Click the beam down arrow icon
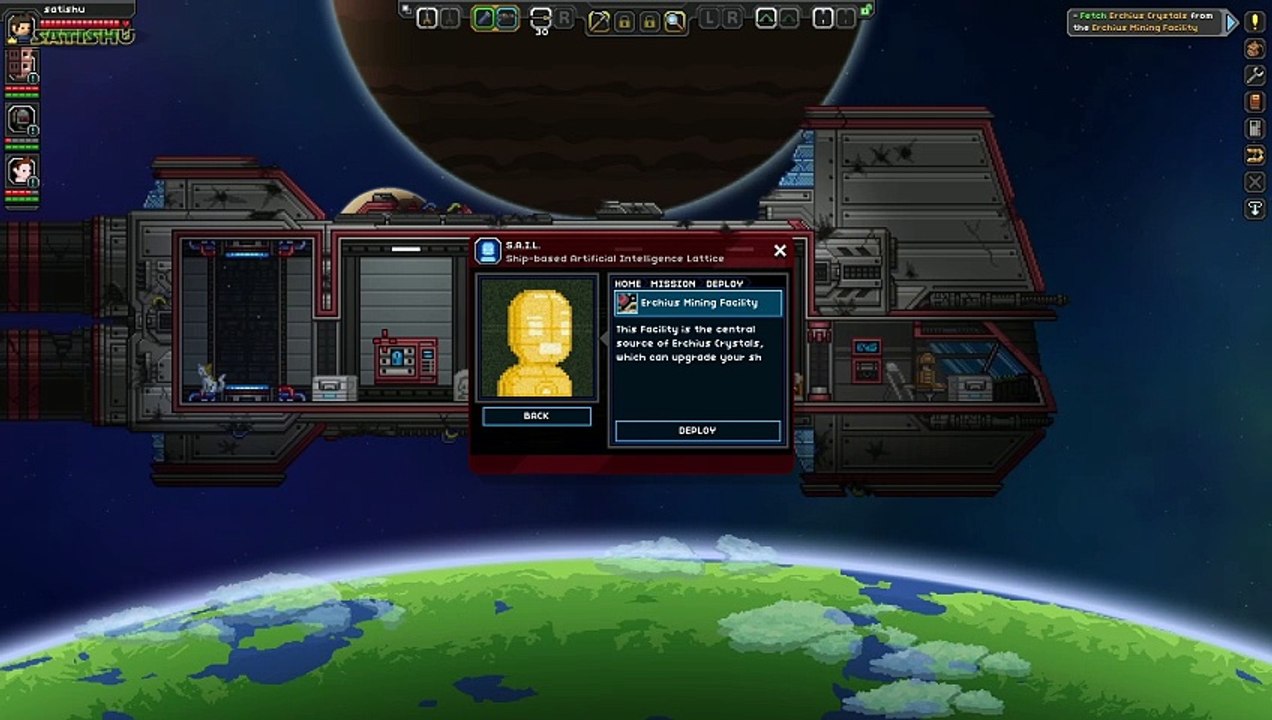 coord(1254,209)
